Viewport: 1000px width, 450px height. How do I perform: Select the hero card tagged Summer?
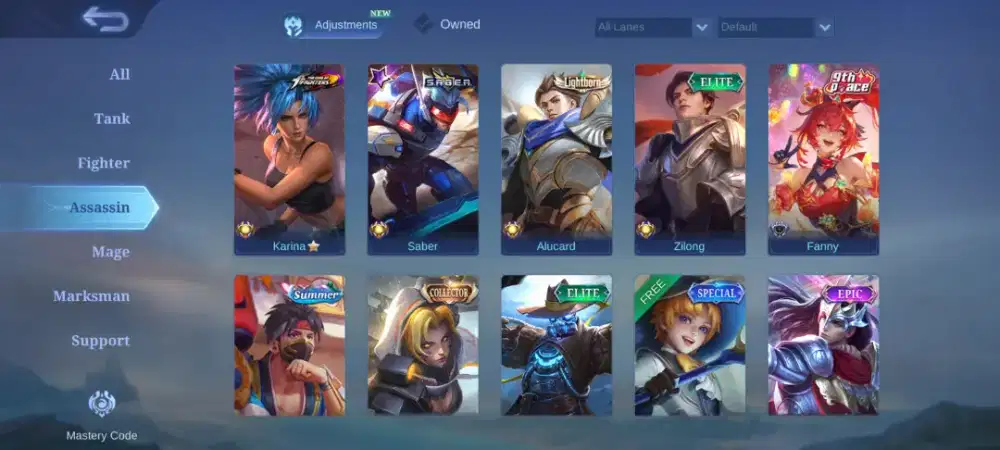point(289,345)
